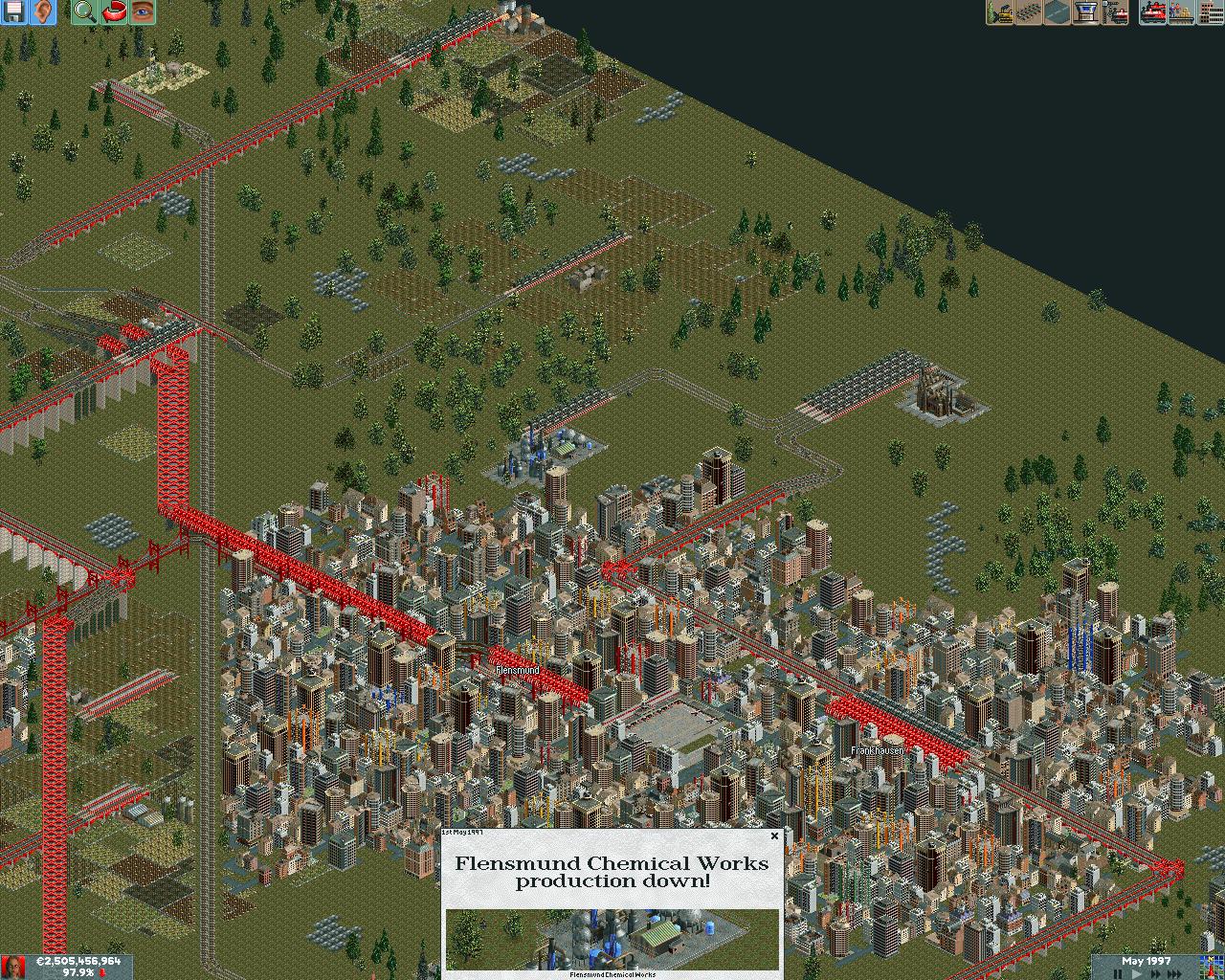
Task: Open the road construction tool
Action: tap(1057, 12)
